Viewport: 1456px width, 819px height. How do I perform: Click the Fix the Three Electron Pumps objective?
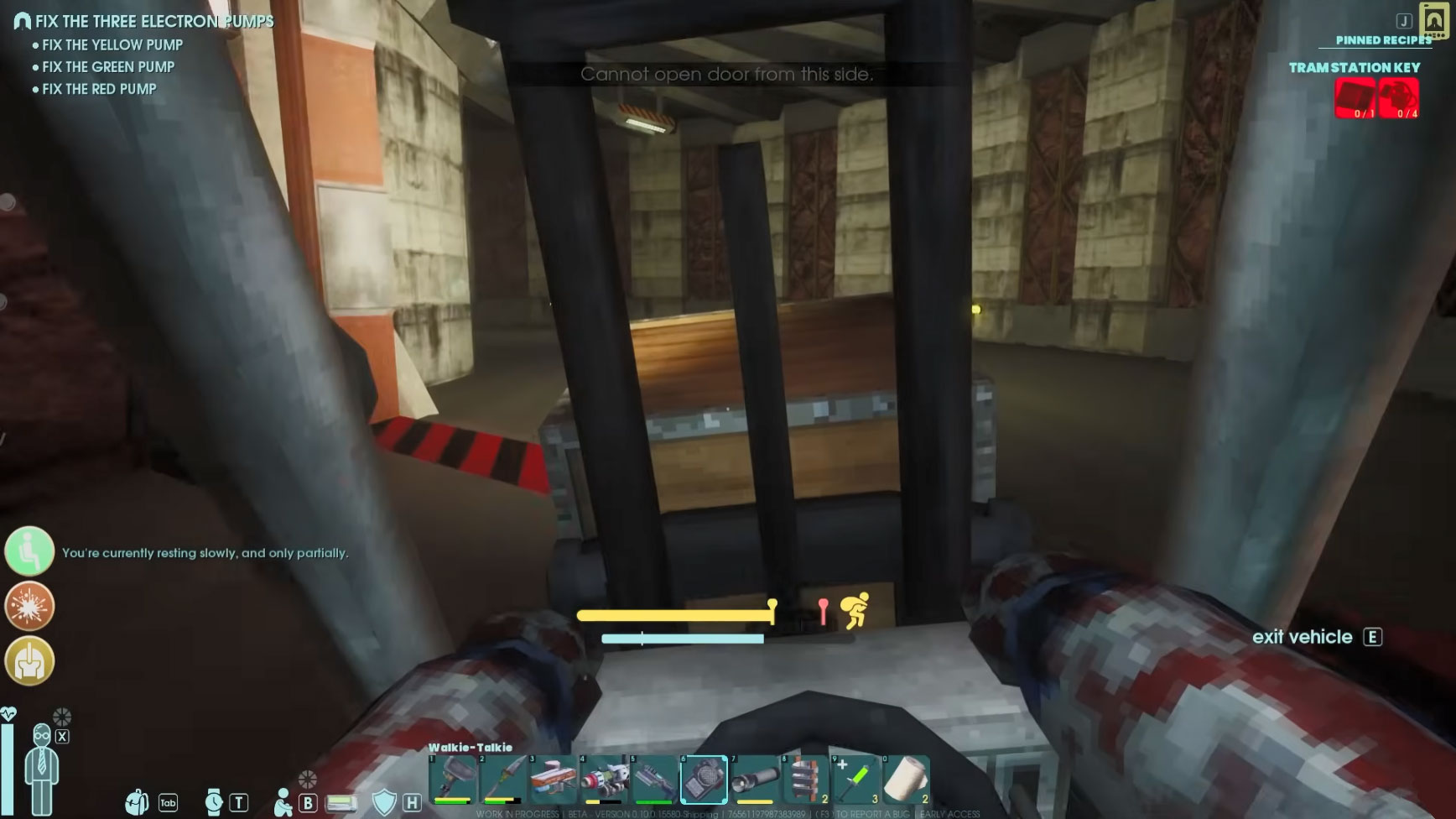point(154,21)
